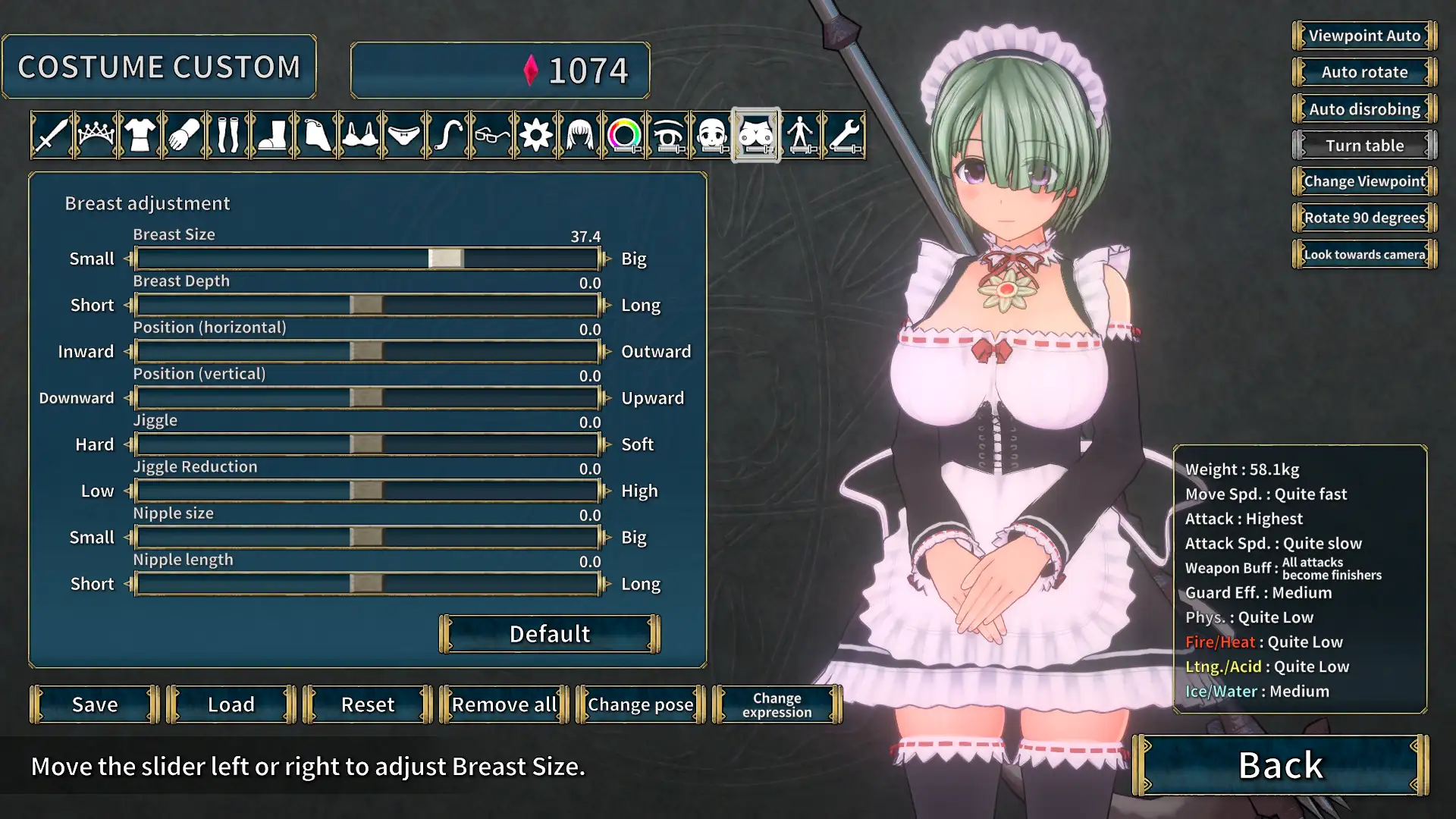This screenshot has width=1456, height=819.
Task: Load a saved costume
Action: coord(231,704)
